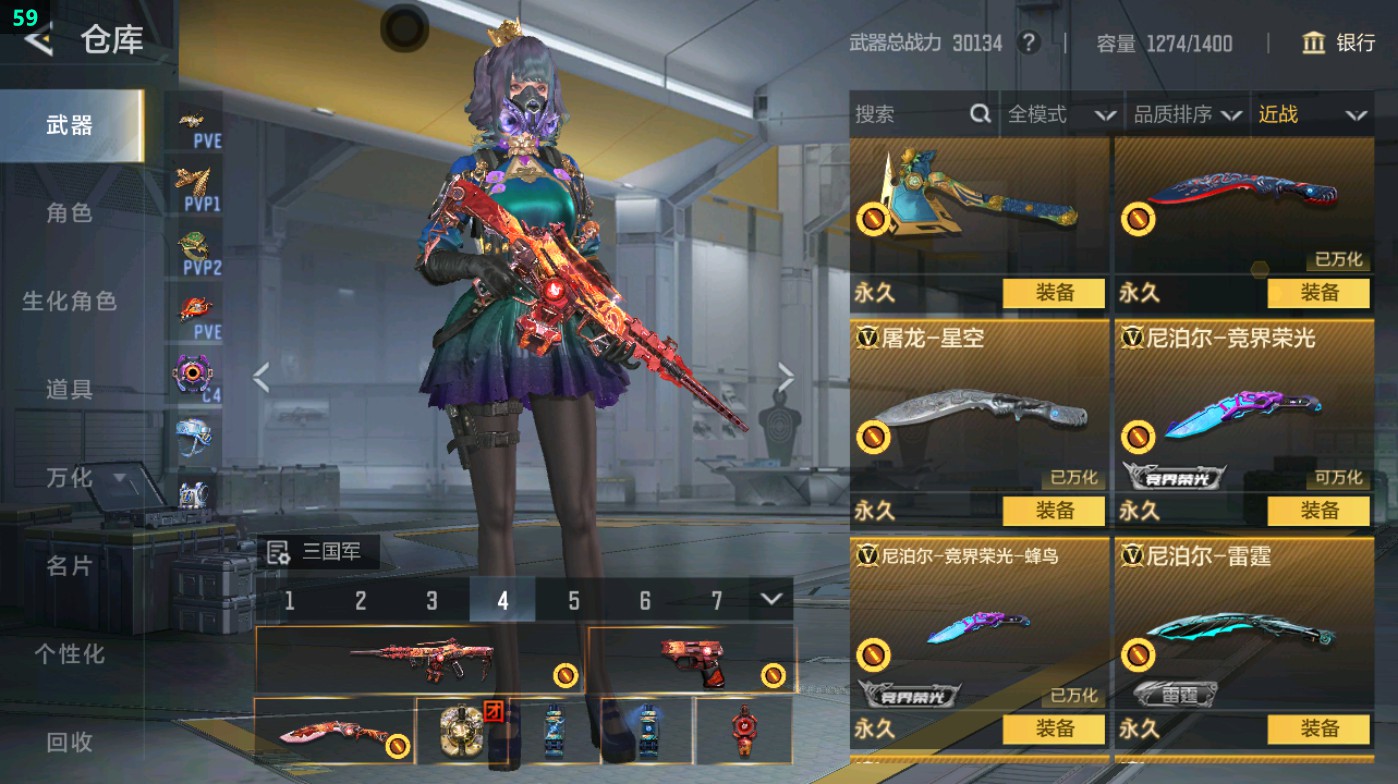The width and height of the screenshot is (1398, 784).
Task: Select the 道具 category
Action: (69, 389)
